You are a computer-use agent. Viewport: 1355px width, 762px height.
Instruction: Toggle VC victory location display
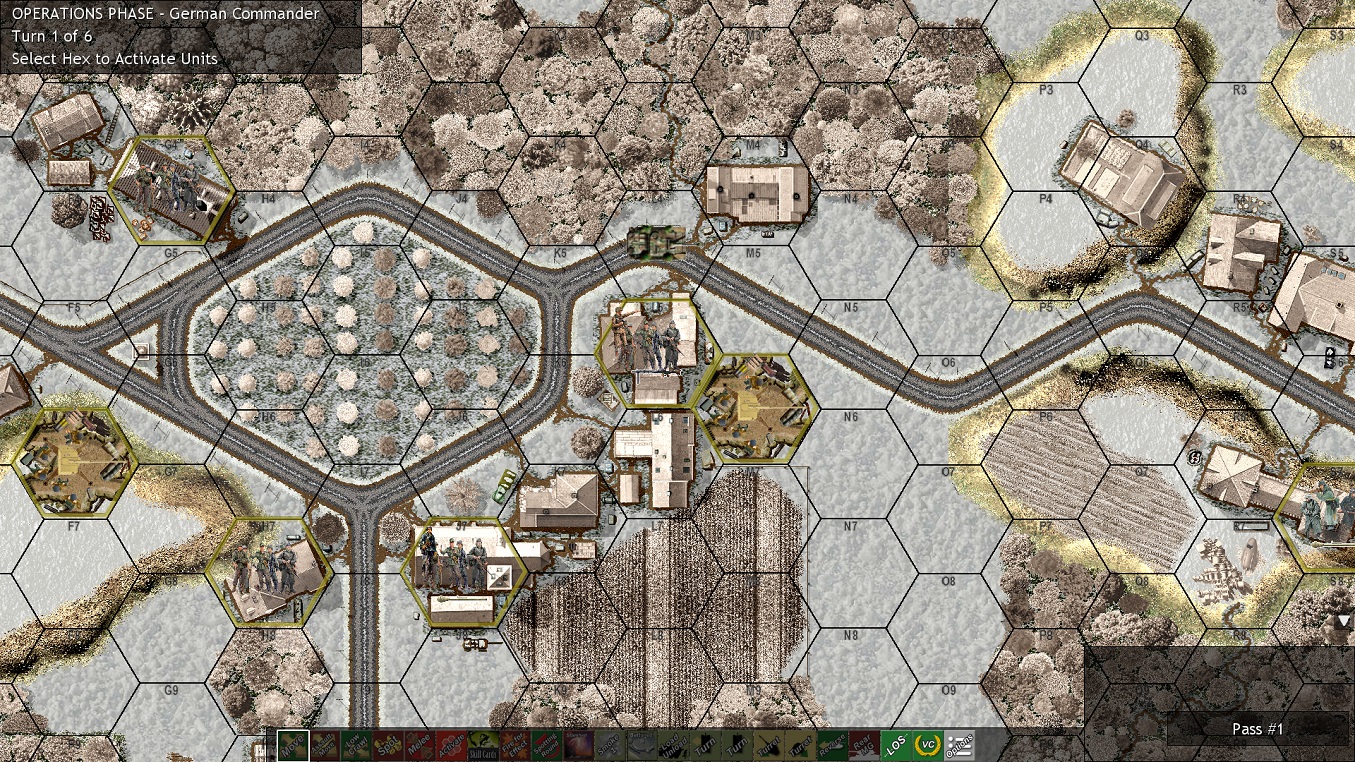point(928,744)
